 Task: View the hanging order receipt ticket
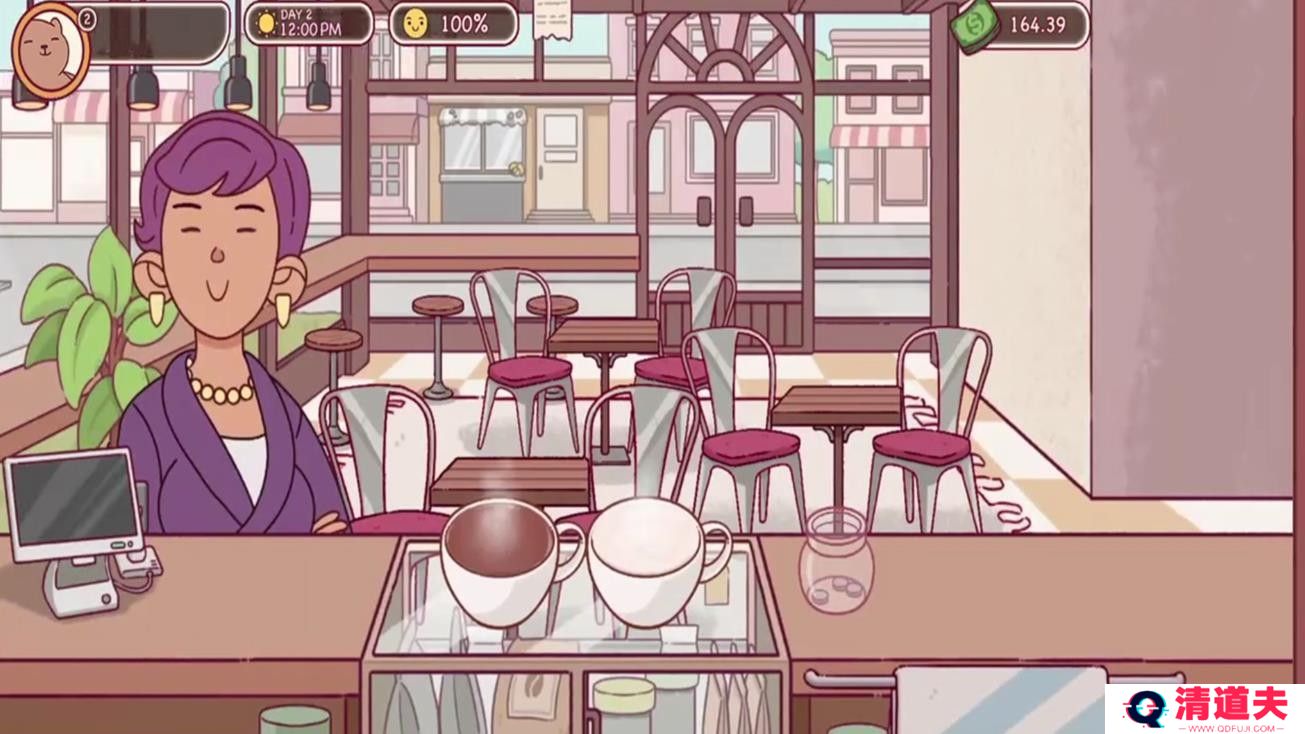pyautogui.click(x=558, y=19)
